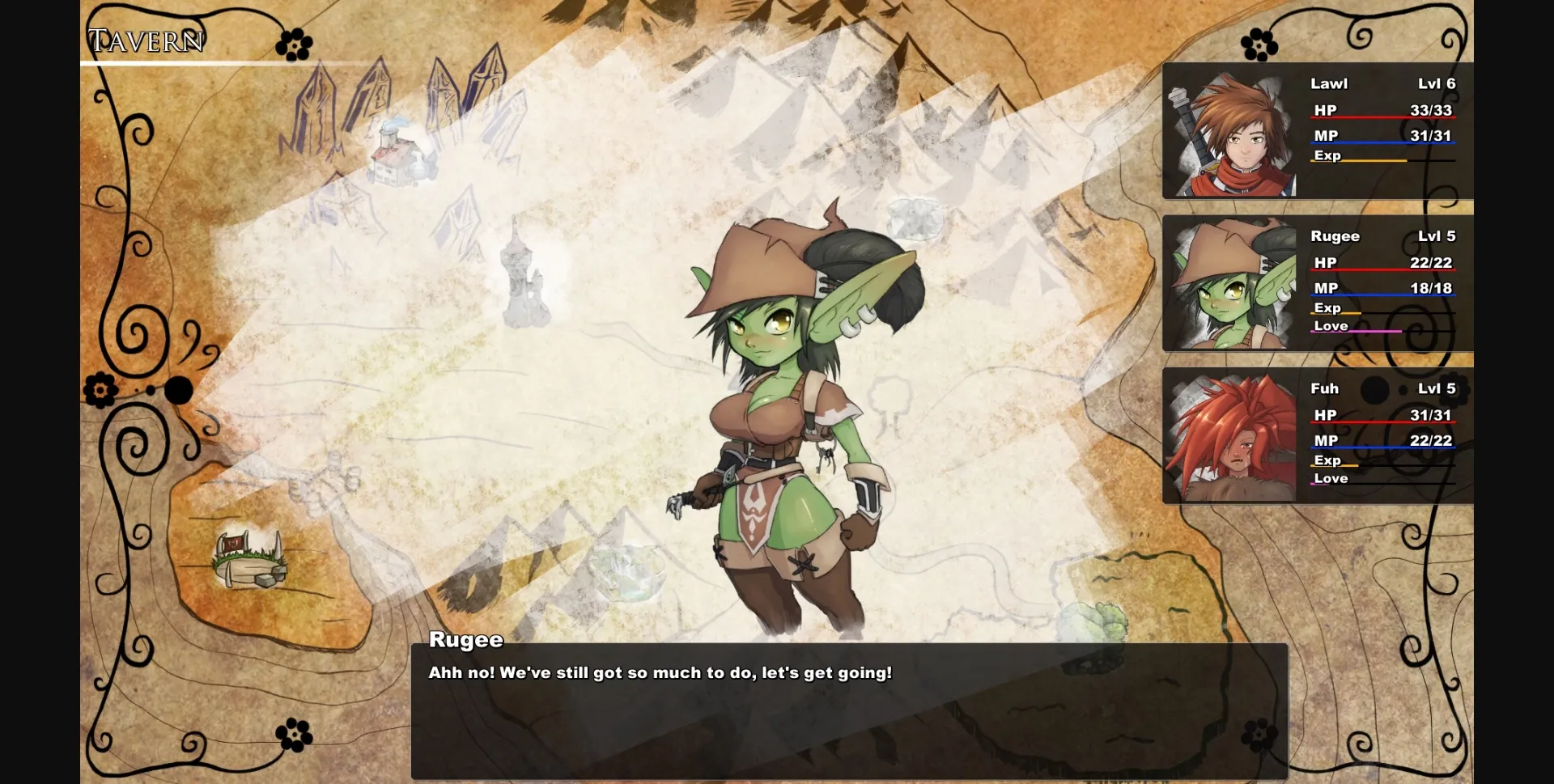Viewport: 1554px width, 784px height.
Task: Select the Rugee dialogue name tab
Action: tap(465, 639)
